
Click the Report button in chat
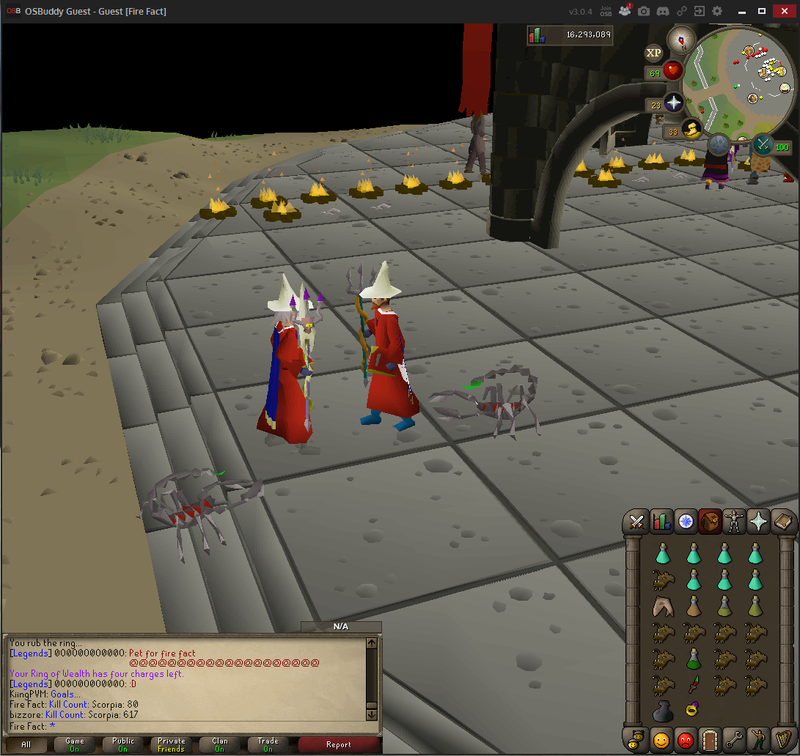pos(338,744)
